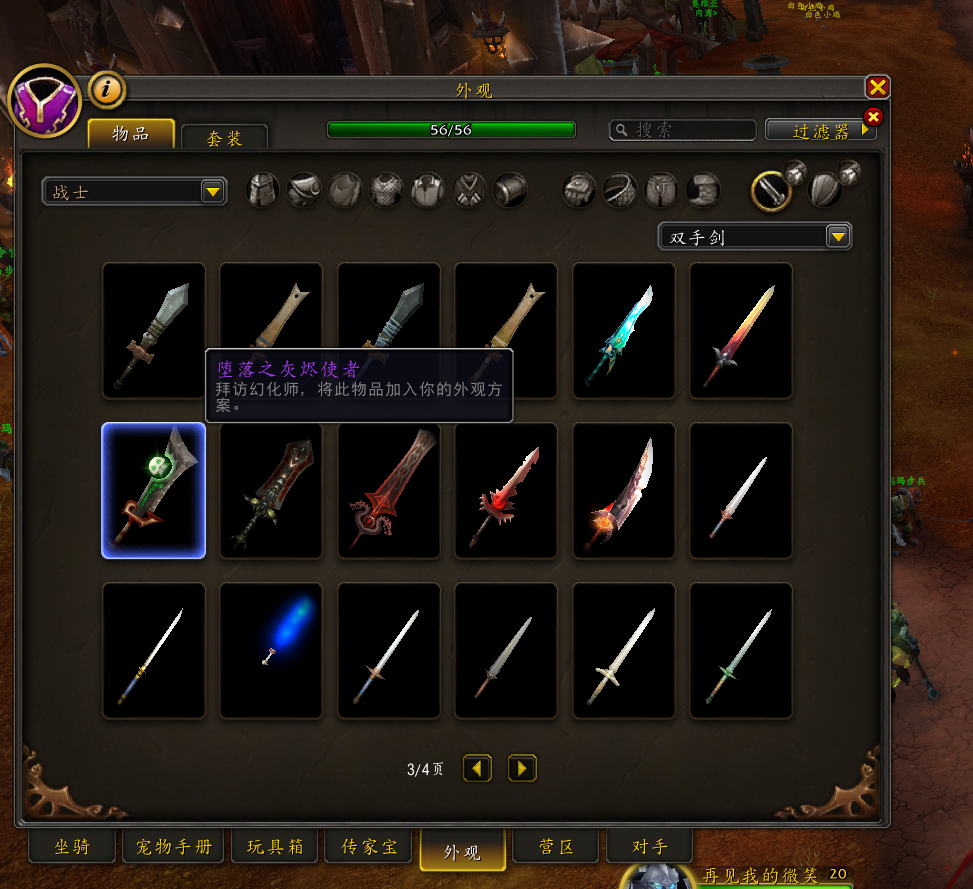The width and height of the screenshot is (973, 889).
Task: Open the 坐骑 mounts tab
Action: (x=72, y=848)
